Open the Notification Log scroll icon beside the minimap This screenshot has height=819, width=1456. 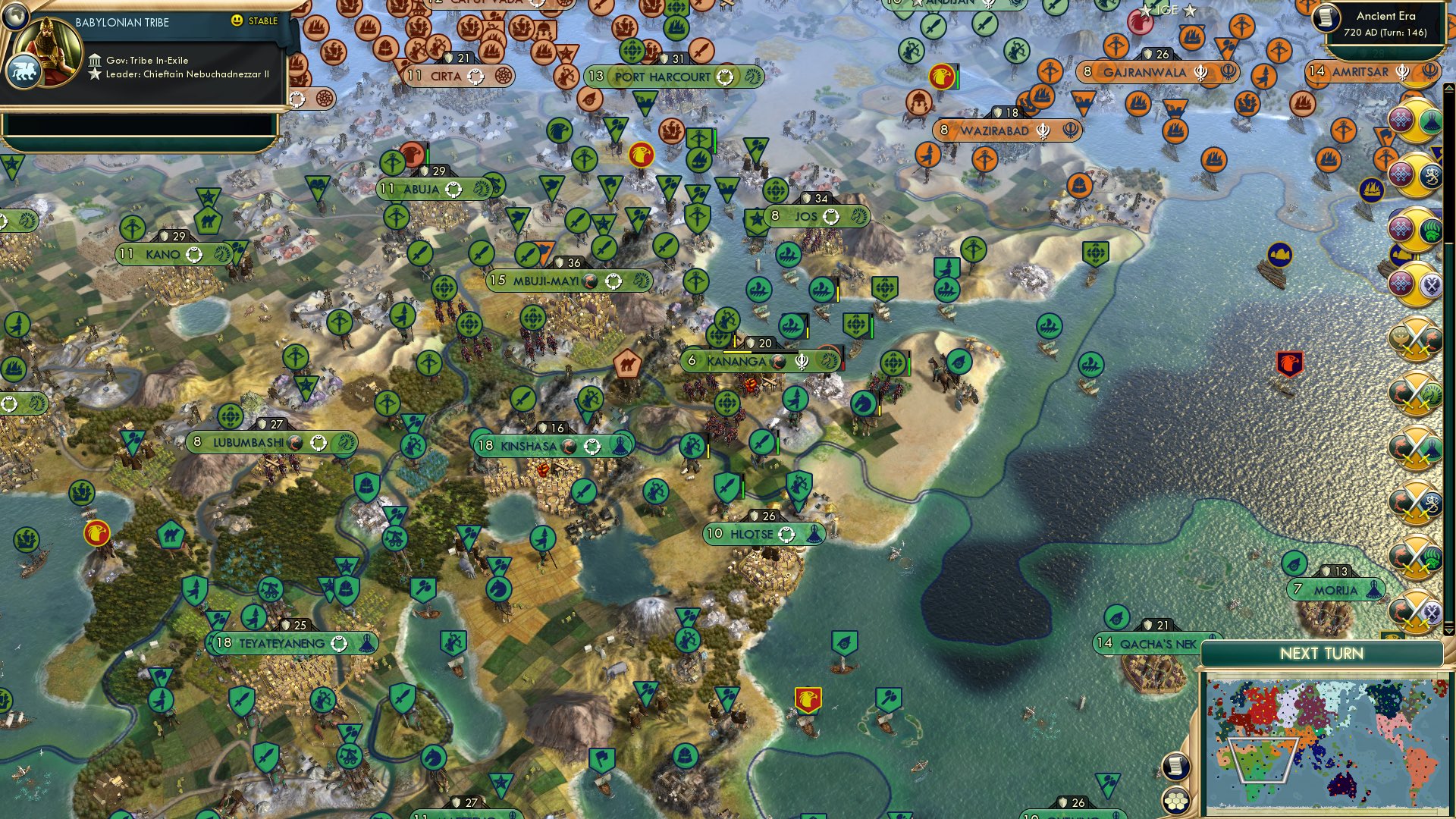tap(1175, 764)
